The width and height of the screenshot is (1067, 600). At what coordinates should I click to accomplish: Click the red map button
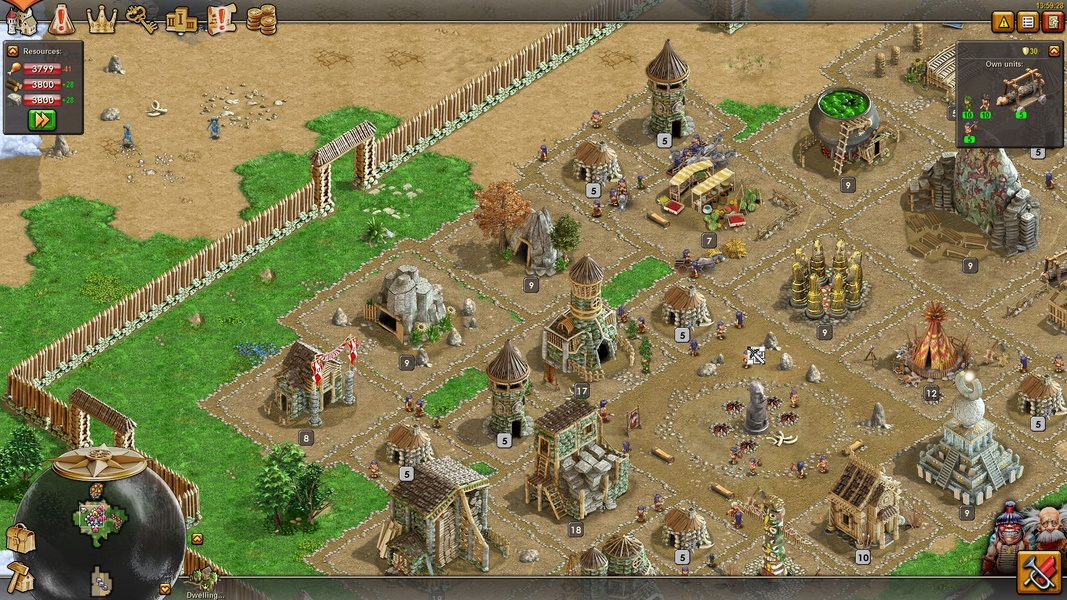click(x=1053, y=22)
